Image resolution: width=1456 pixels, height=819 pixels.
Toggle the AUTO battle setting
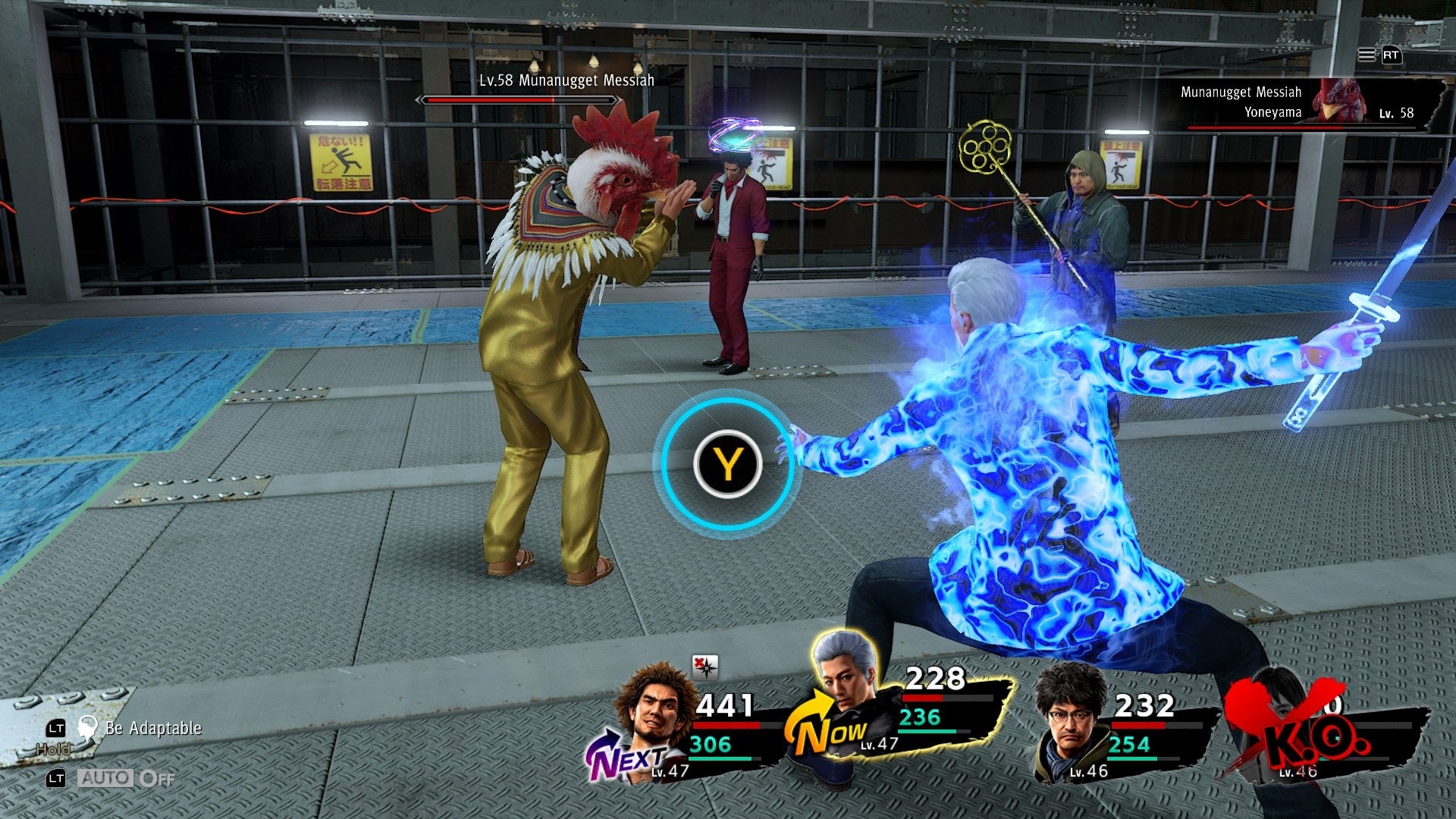[125, 778]
